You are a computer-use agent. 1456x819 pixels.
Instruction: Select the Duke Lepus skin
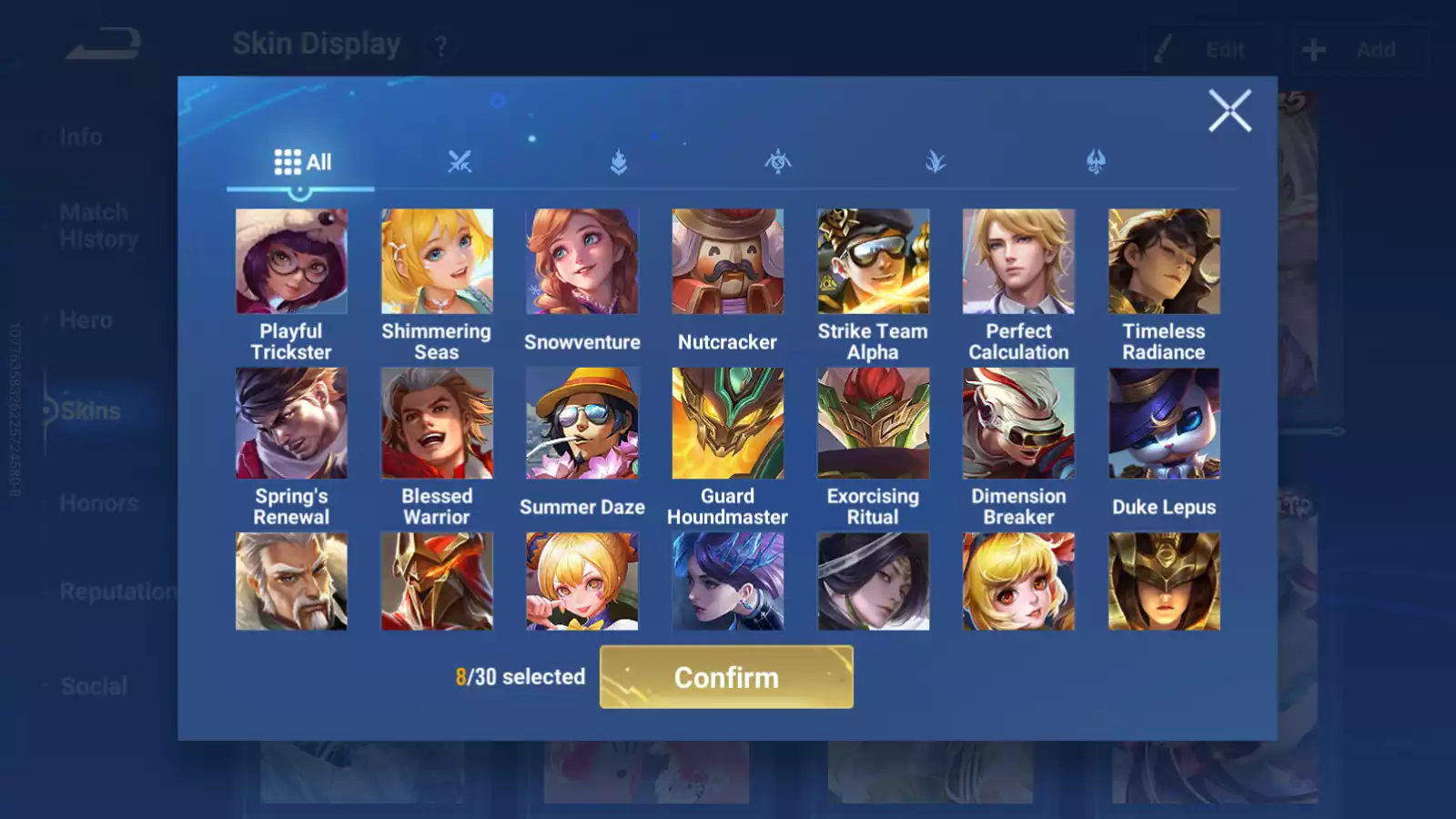click(x=1164, y=423)
